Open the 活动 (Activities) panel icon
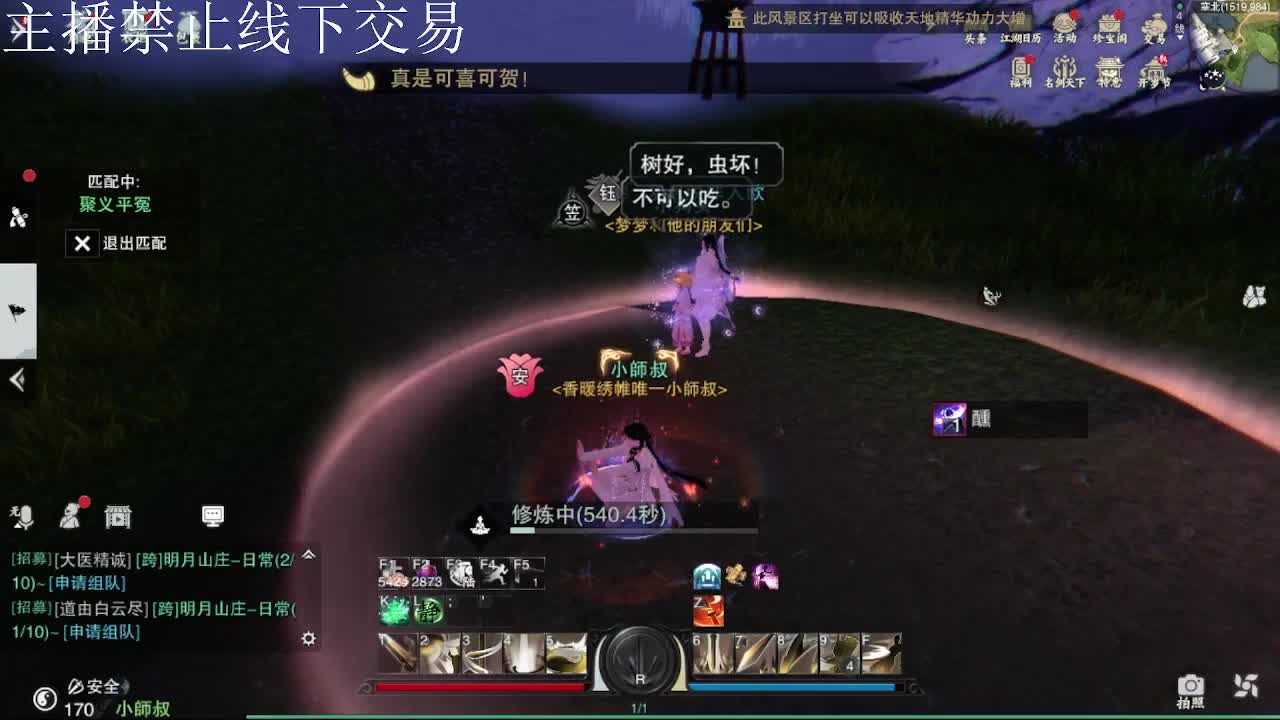 point(1063,22)
